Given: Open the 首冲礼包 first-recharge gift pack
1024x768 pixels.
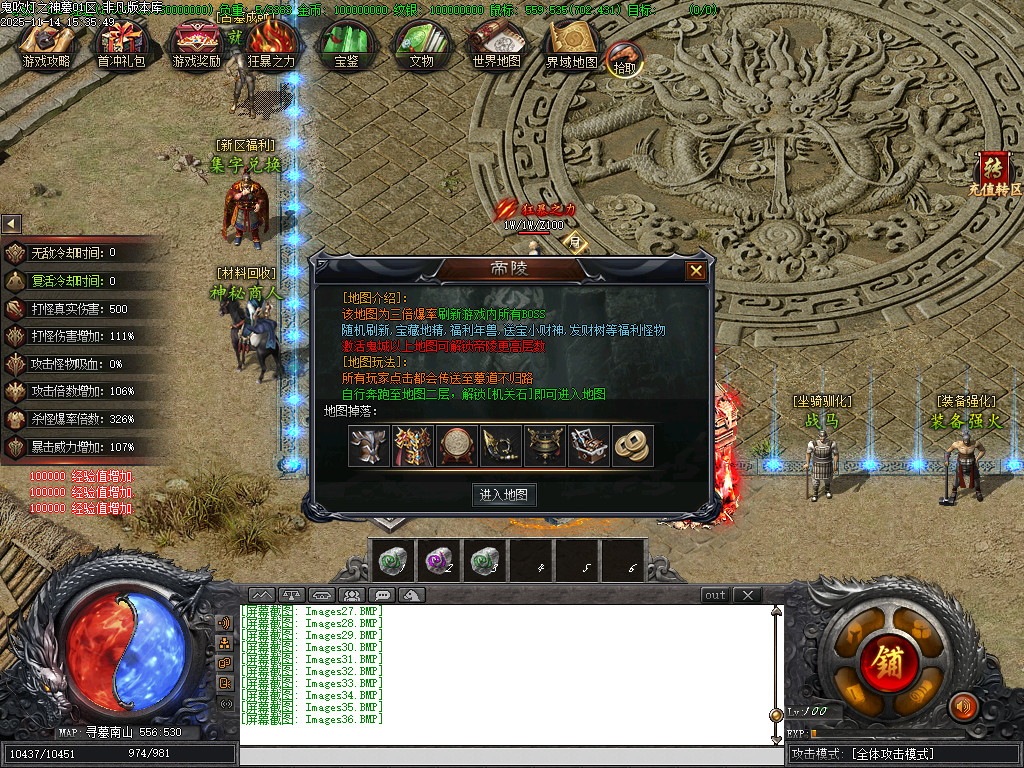Looking at the screenshot, I should tap(120, 45).
